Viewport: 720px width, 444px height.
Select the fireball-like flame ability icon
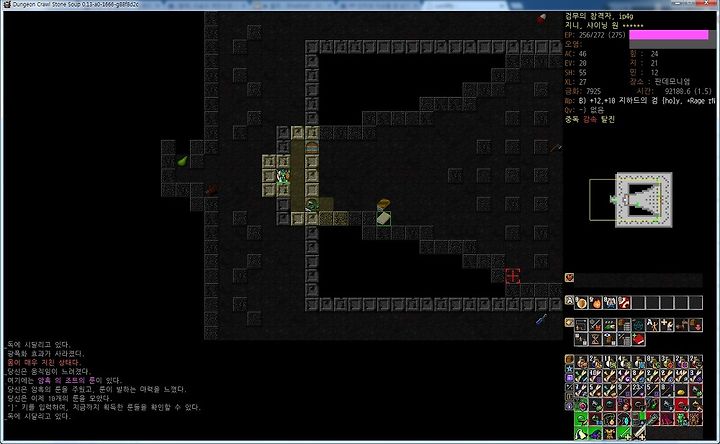[x=597, y=302]
